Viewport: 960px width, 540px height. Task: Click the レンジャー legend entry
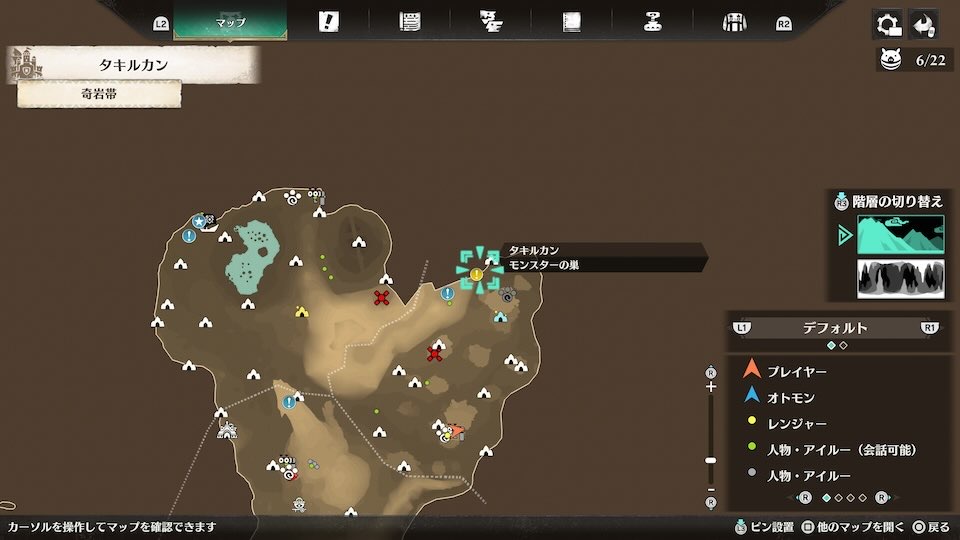(796, 424)
